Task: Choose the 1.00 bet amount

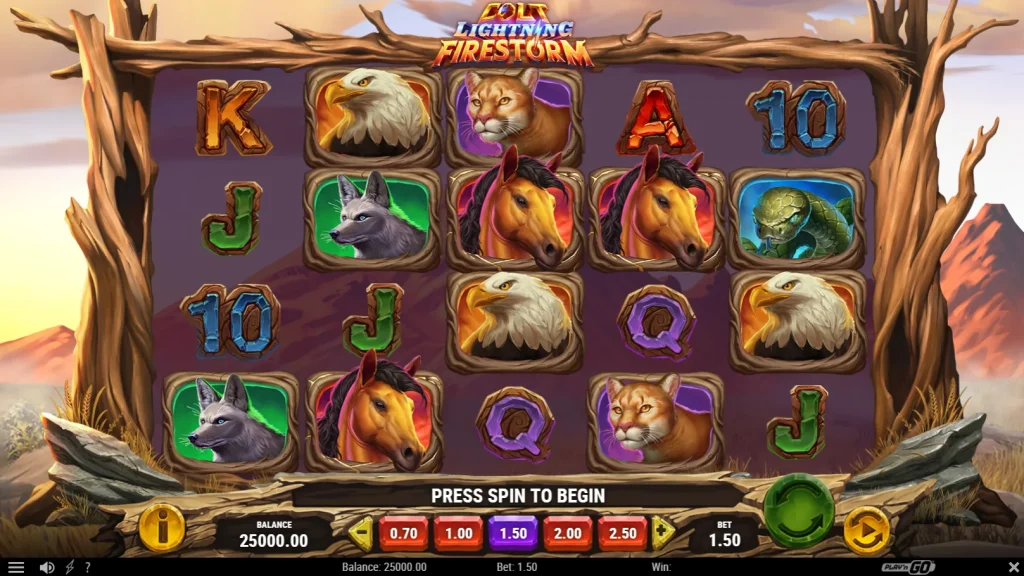Action: coord(458,533)
